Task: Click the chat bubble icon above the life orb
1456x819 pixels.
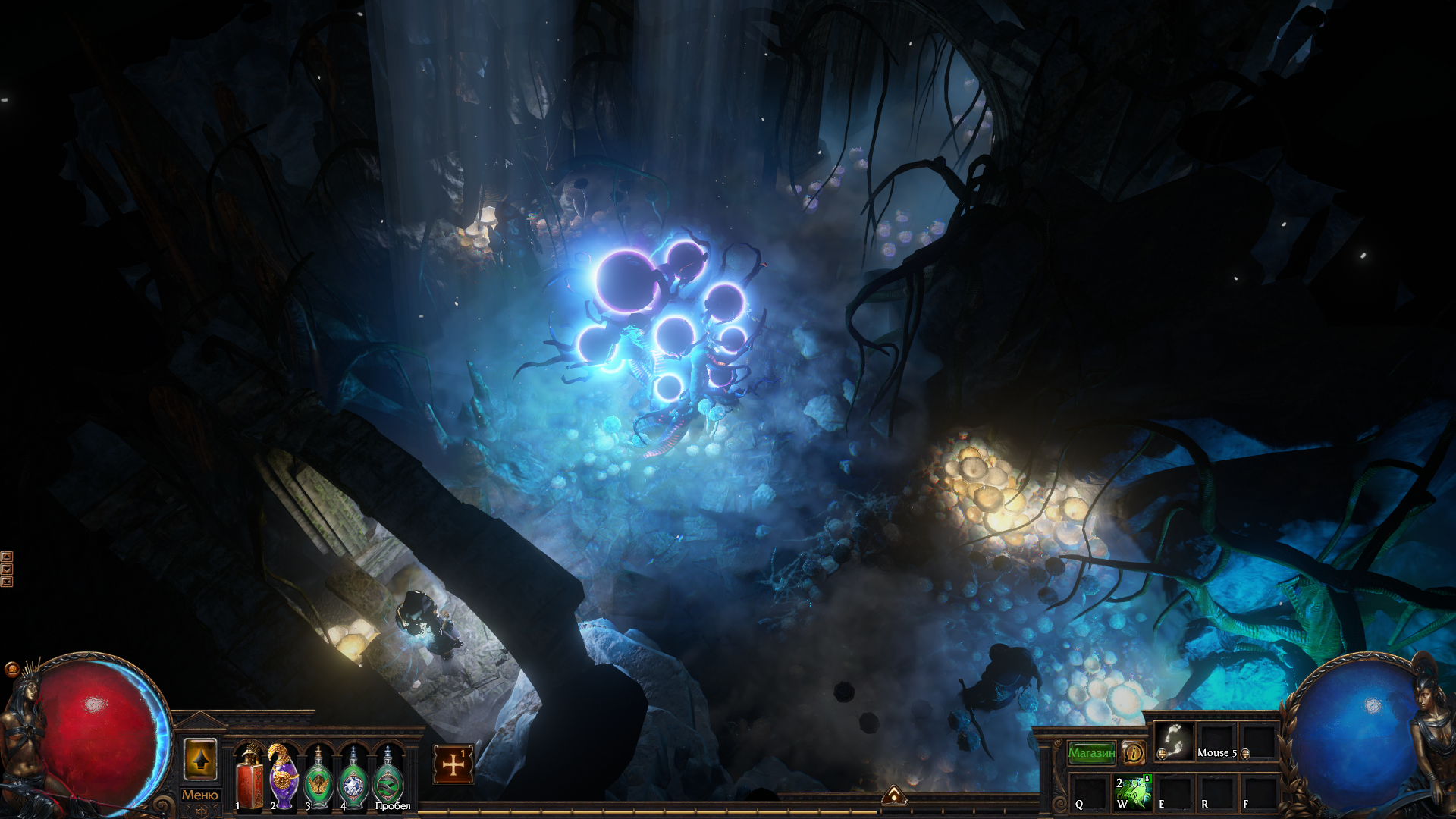Action: [11, 669]
